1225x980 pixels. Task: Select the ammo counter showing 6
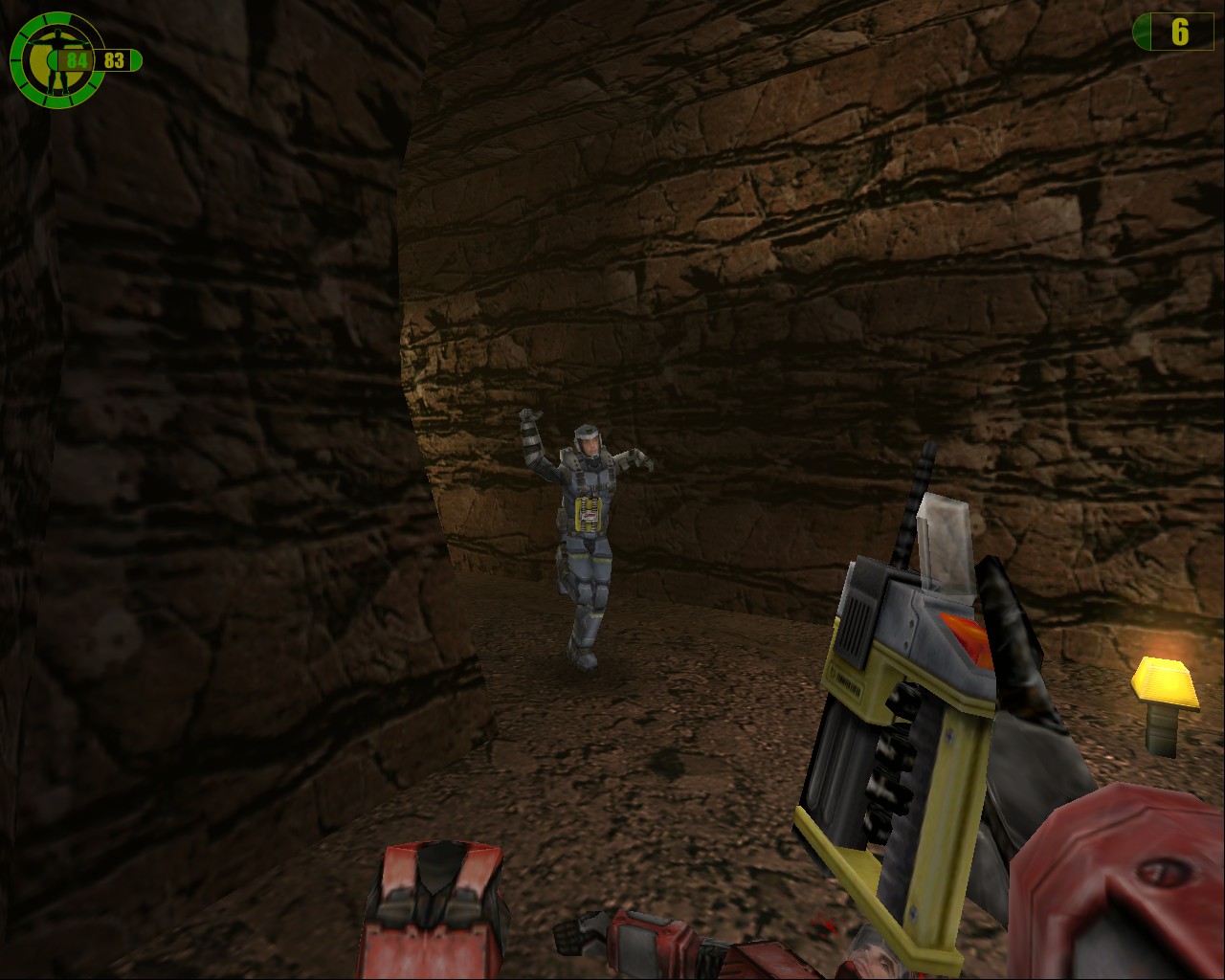click(x=1179, y=32)
